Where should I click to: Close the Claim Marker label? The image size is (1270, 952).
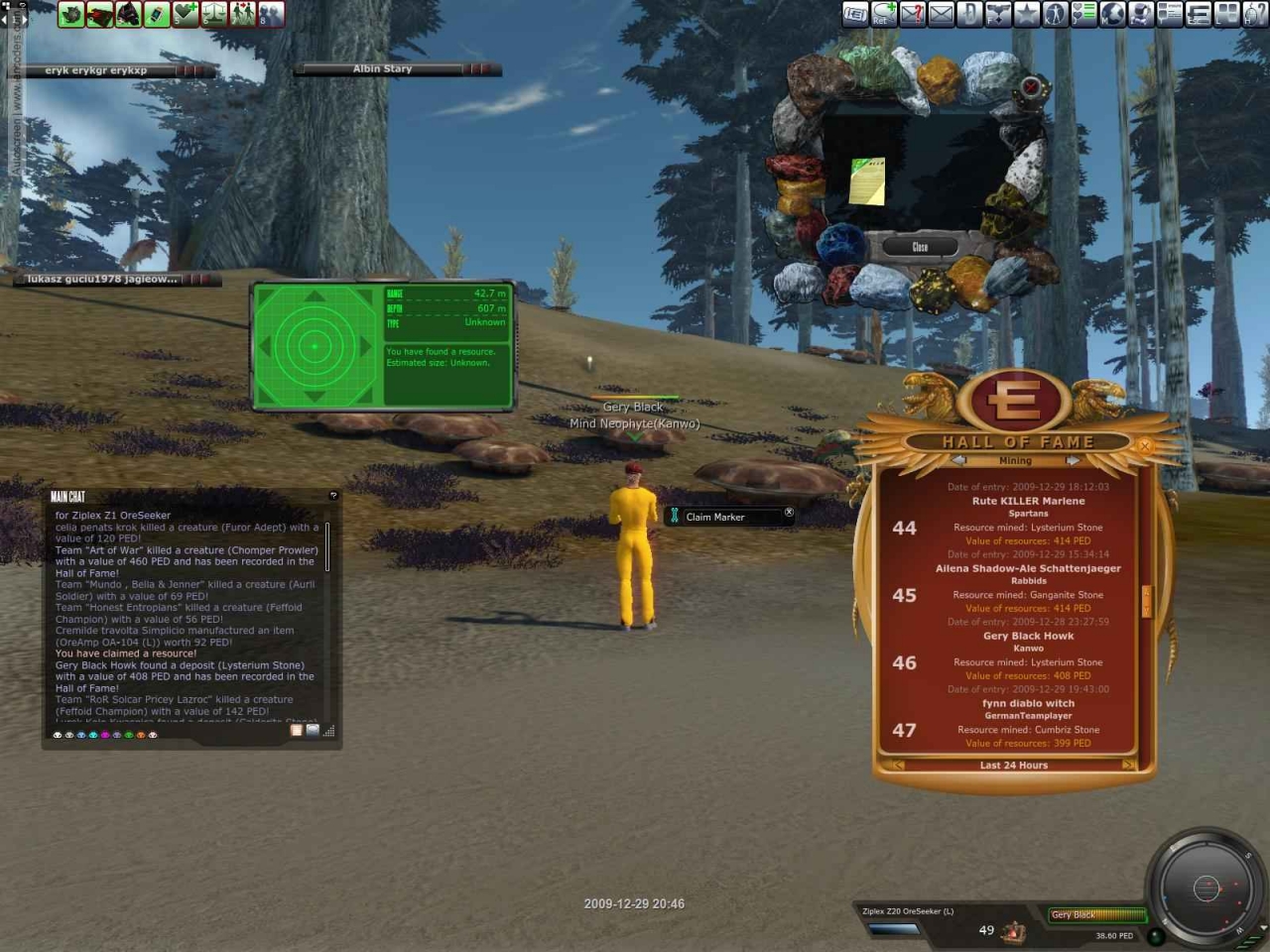789,513
